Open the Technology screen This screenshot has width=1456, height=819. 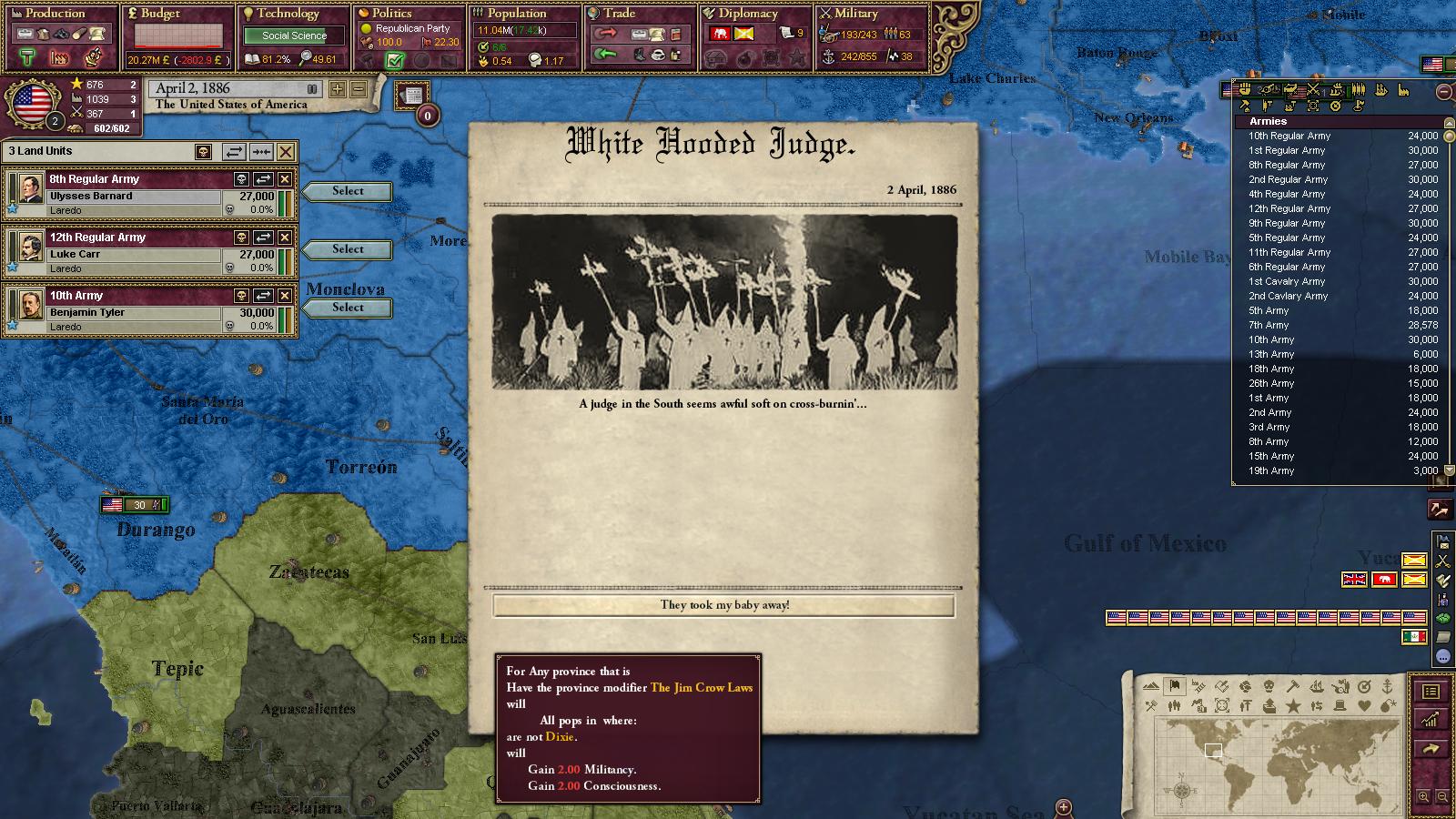[287, 14]
